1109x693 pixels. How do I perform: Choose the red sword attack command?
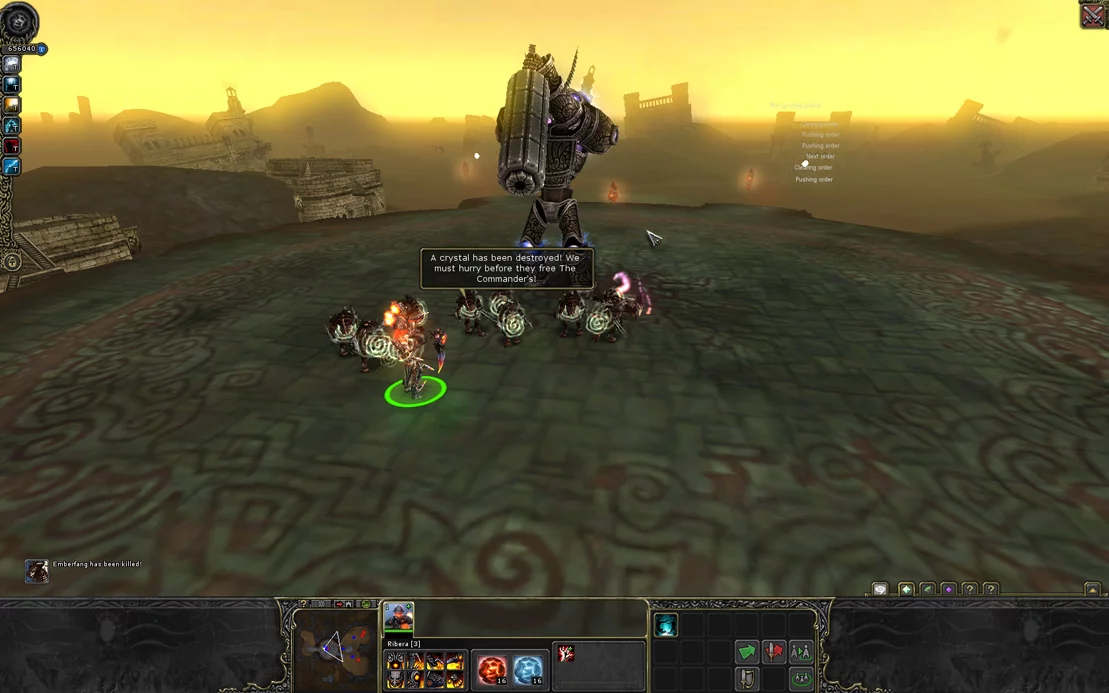[774, 652]
